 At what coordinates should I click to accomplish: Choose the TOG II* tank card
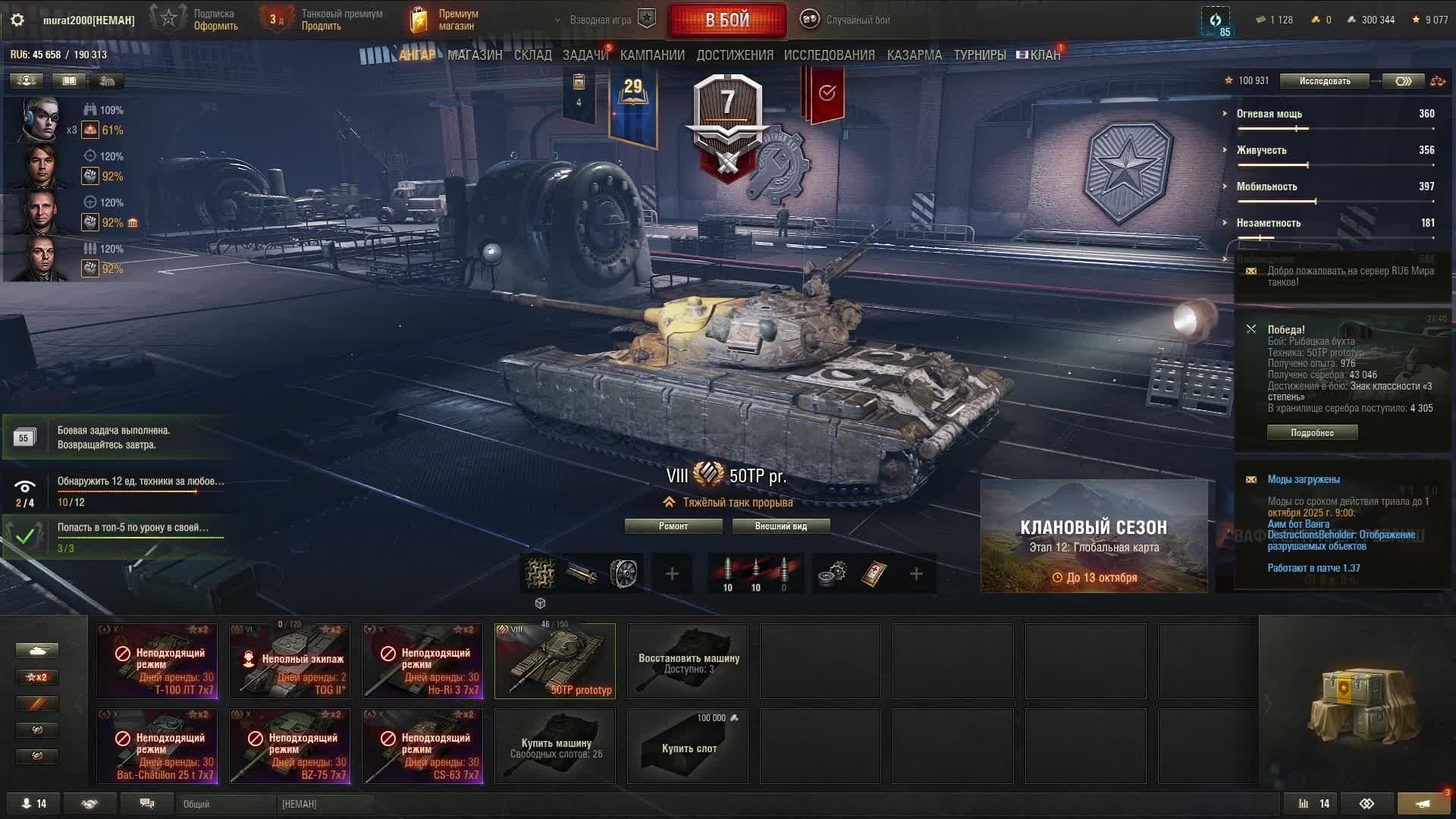tap(290, 661)
